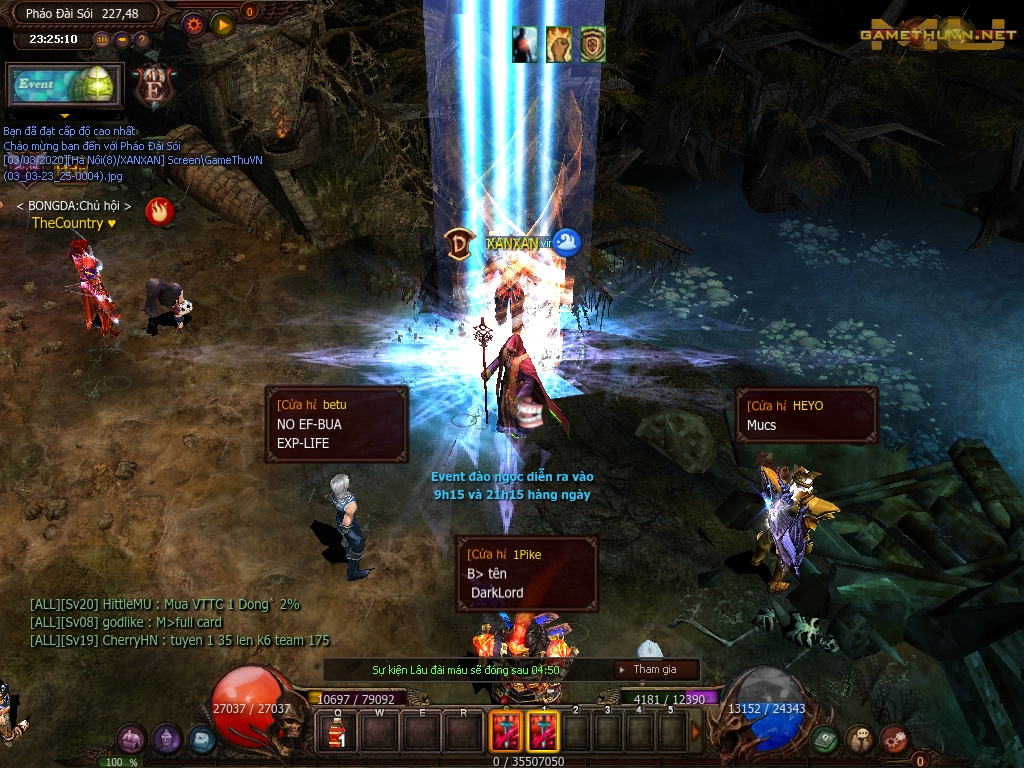Click the green shield buff icon
Screen dimensions: 1024x768
coord(593,44)
